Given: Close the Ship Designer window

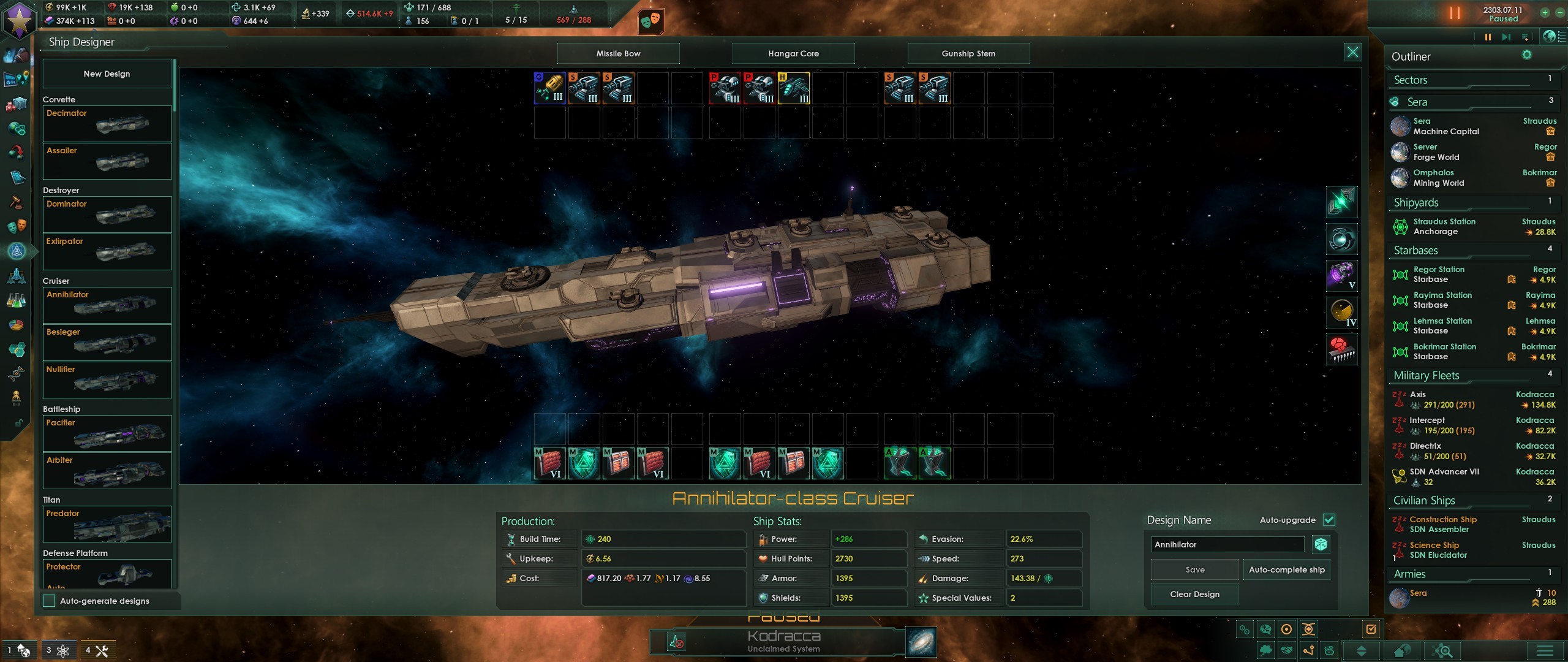Looking at the screenshot, I should 1352,52.
